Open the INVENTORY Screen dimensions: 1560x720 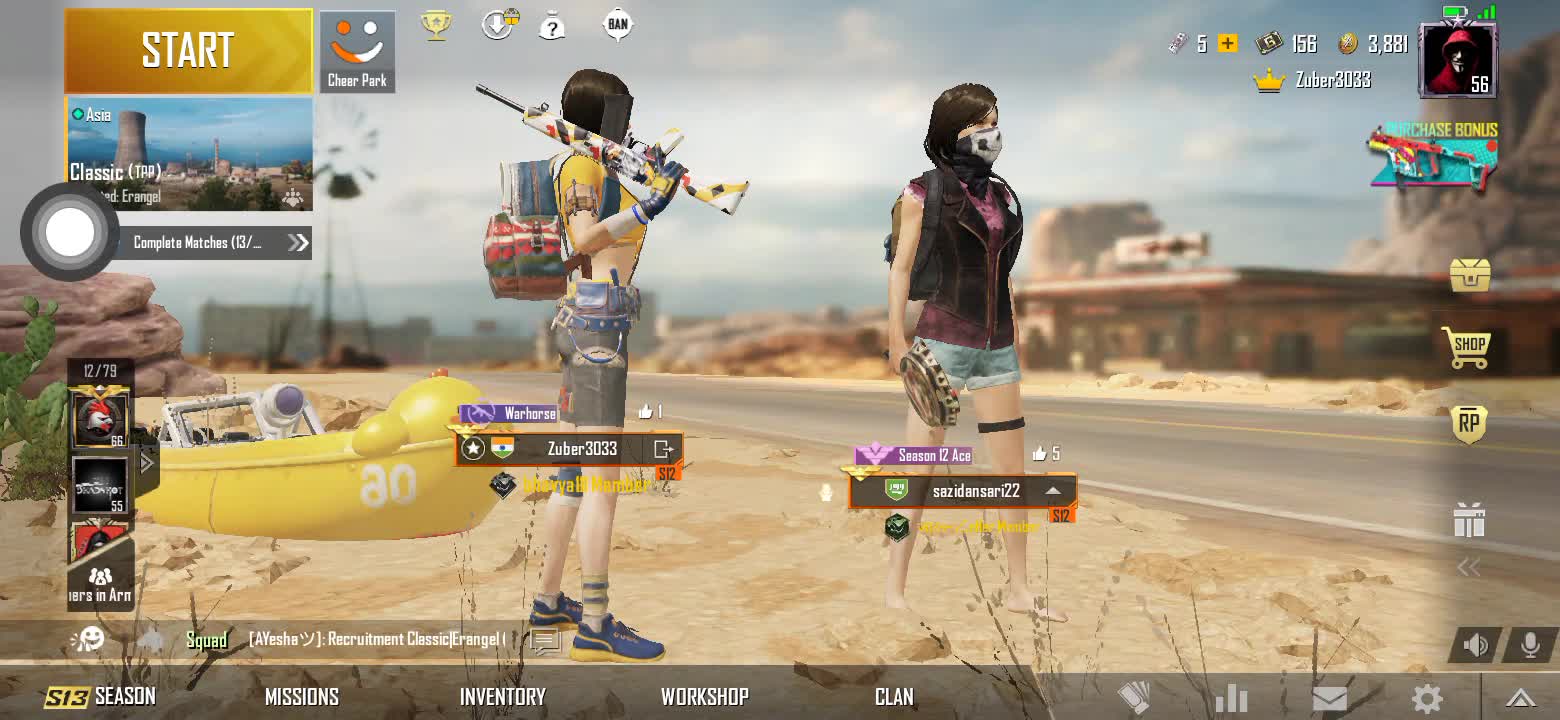(x=502, y=696)
